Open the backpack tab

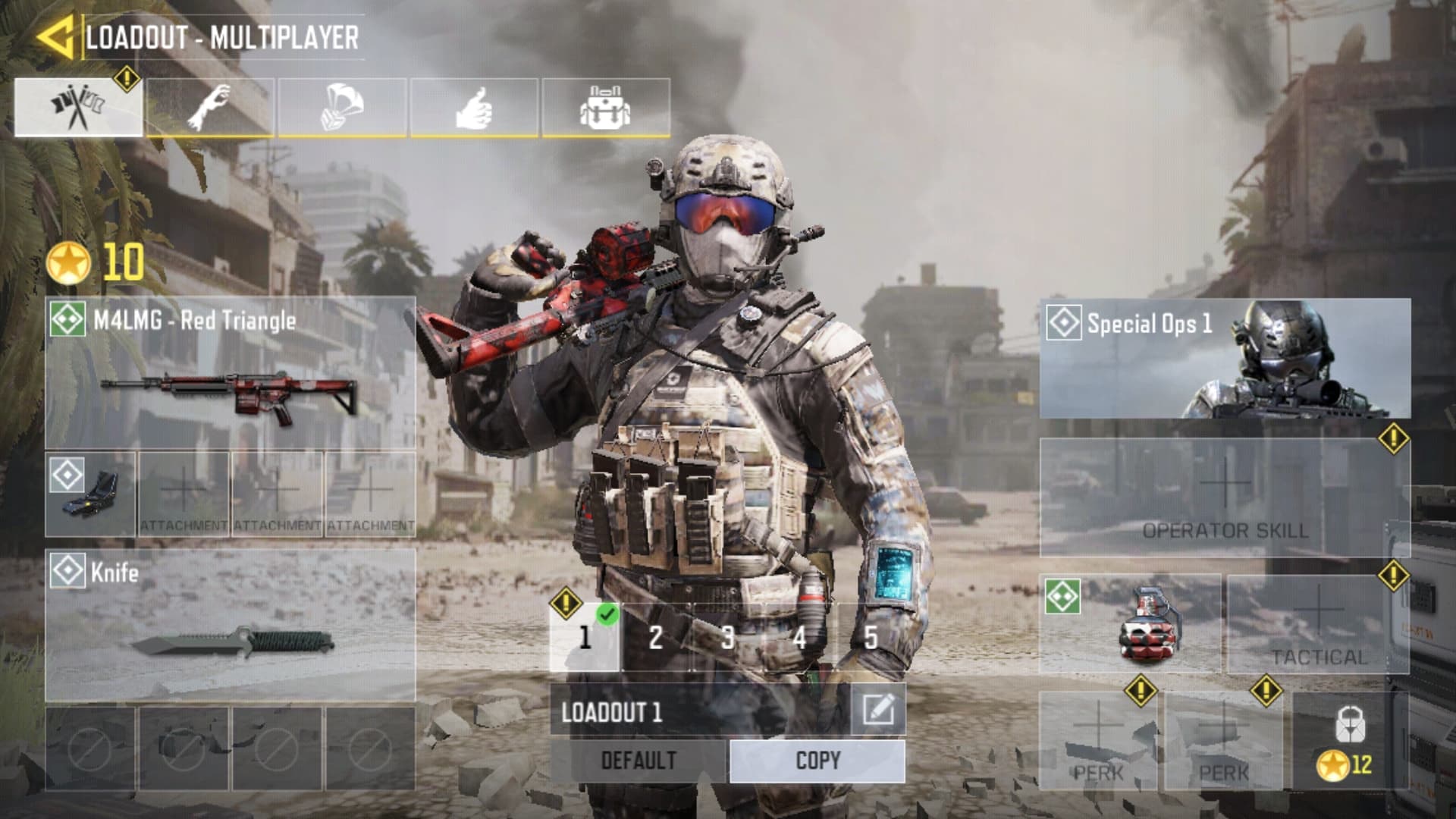coord(605,108)
